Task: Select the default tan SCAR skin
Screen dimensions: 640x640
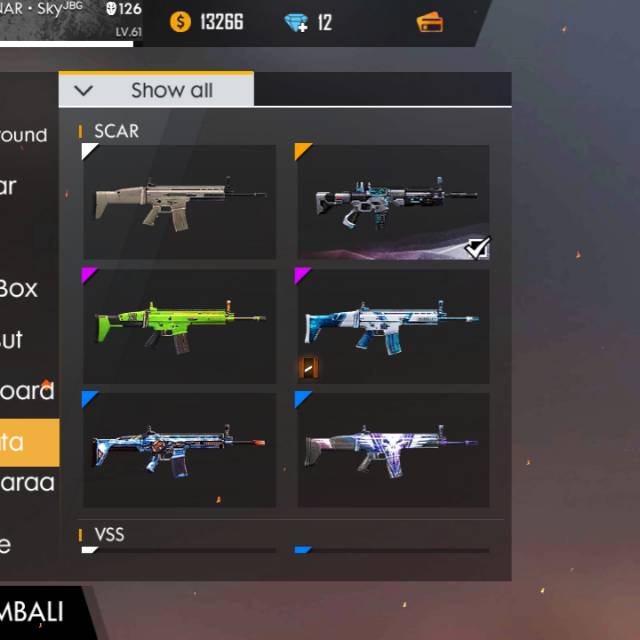Action: (x=180, y=202)
